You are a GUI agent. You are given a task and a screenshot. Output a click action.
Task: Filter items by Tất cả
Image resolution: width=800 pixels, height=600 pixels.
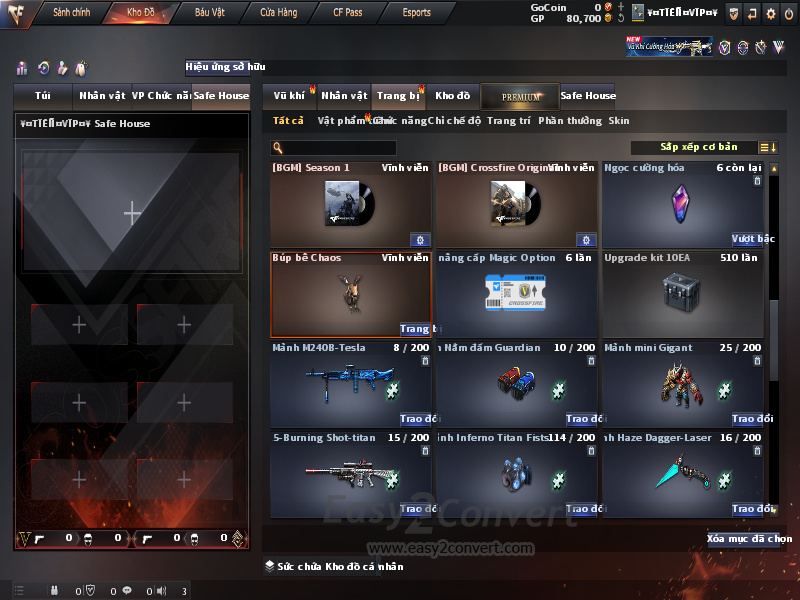click(x=288, y=121)
